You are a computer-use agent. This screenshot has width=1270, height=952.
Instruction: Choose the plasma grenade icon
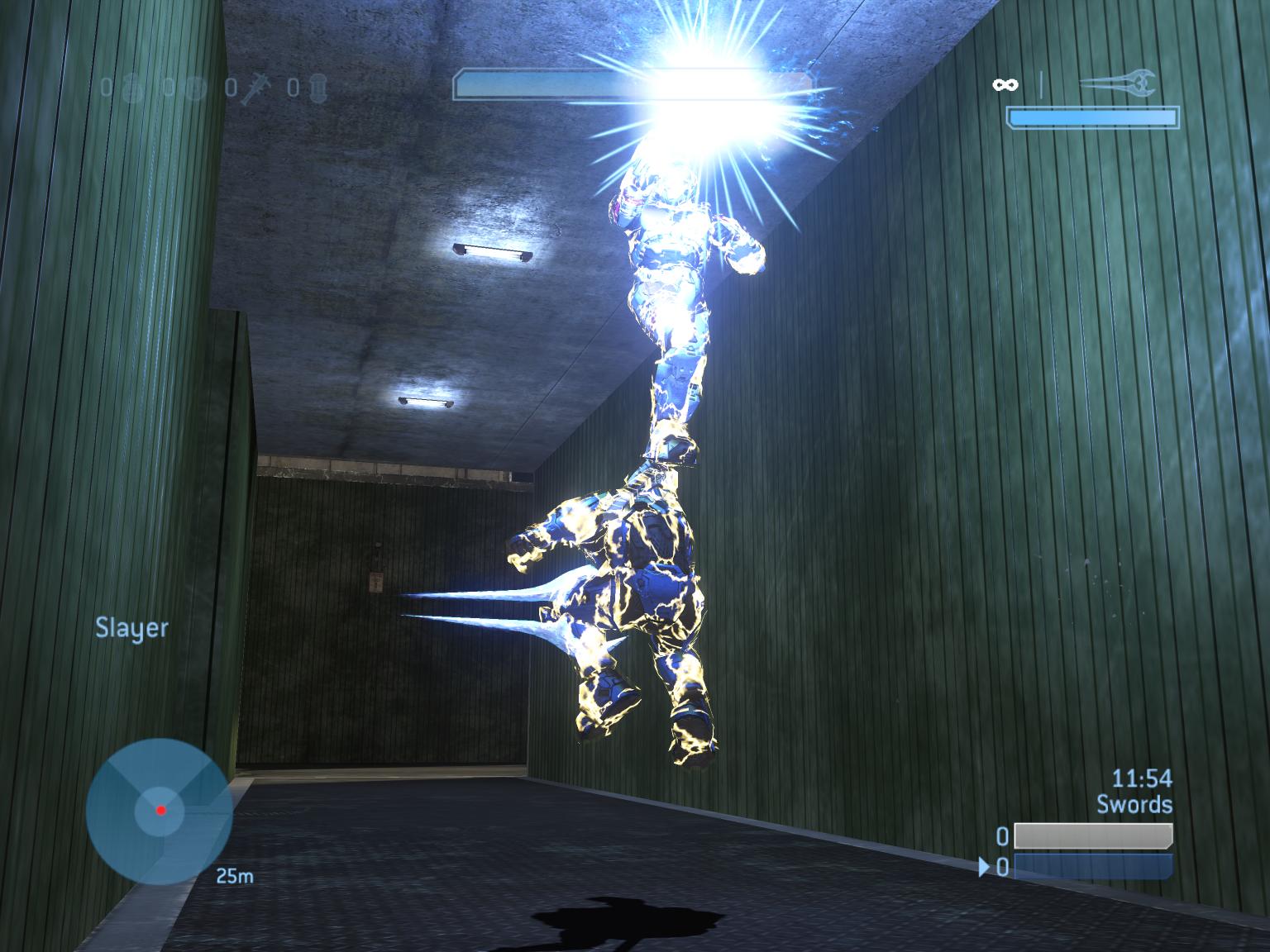tap(194, 88)
